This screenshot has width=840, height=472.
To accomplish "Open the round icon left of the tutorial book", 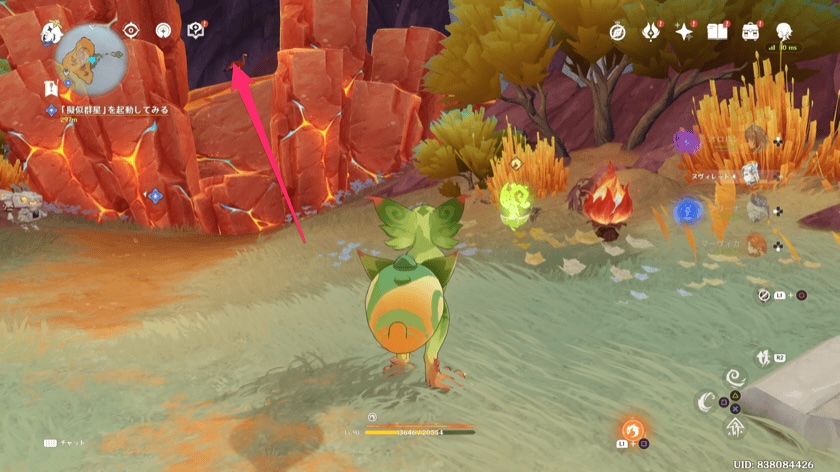I will (163, 30).
